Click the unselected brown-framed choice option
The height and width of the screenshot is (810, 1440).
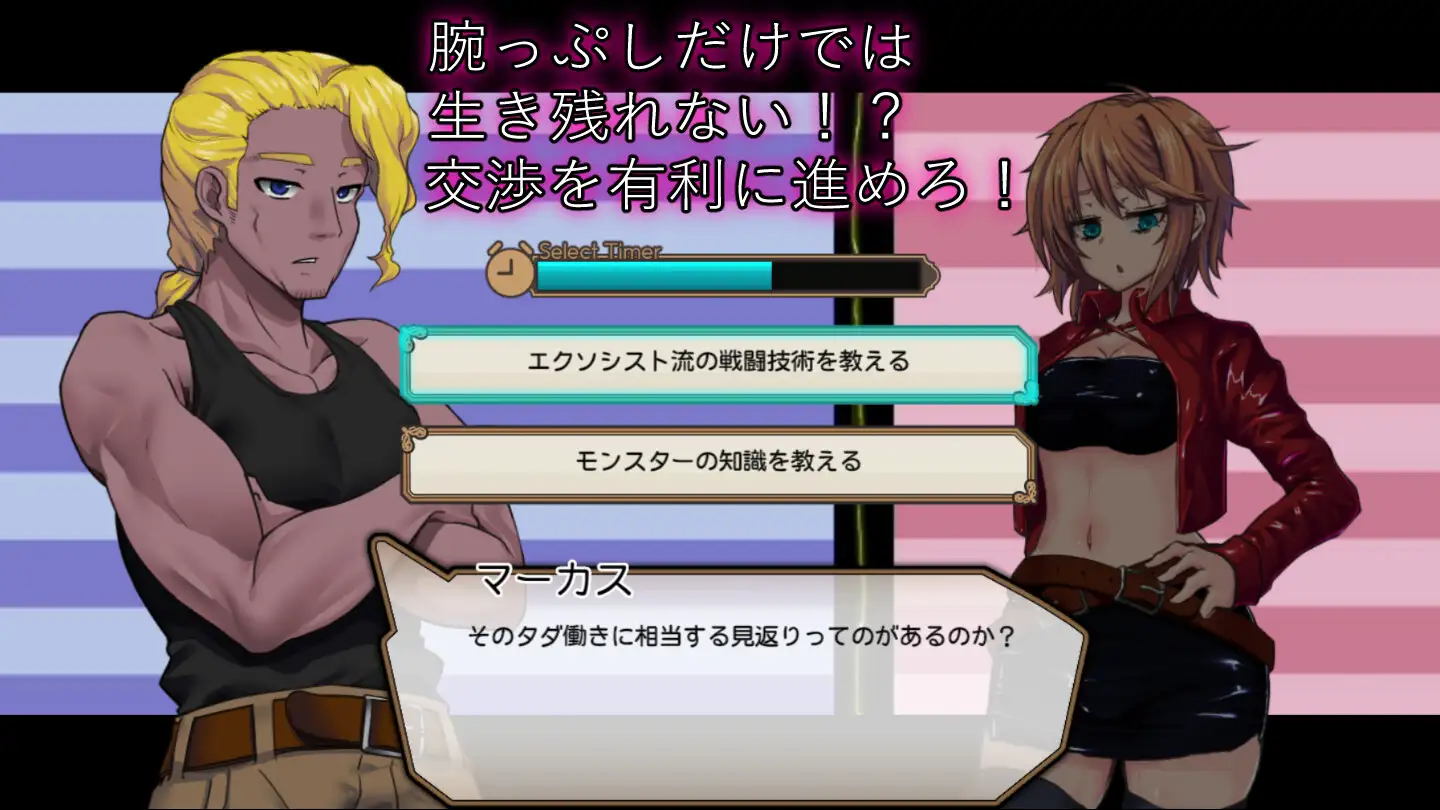coord(715,462)
